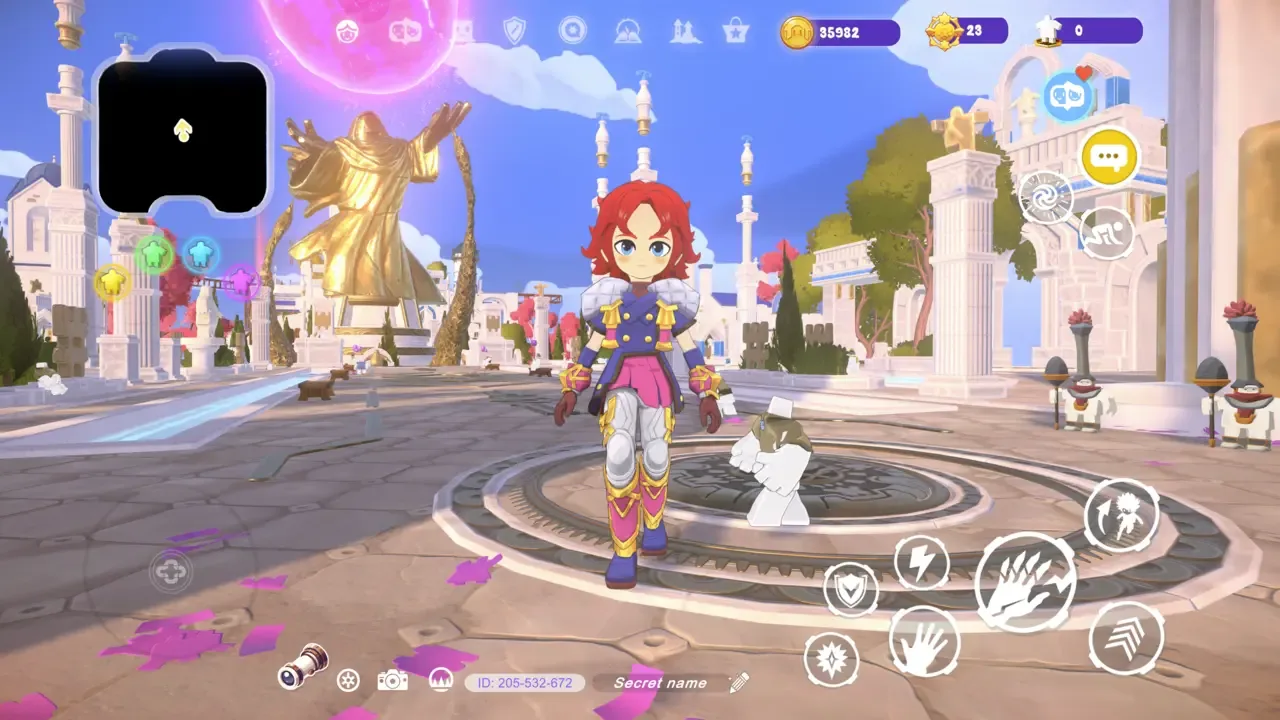Screen dimensions: 1280x720
Task: Click the player ID 205-532-672 badge
Action: 525,683
